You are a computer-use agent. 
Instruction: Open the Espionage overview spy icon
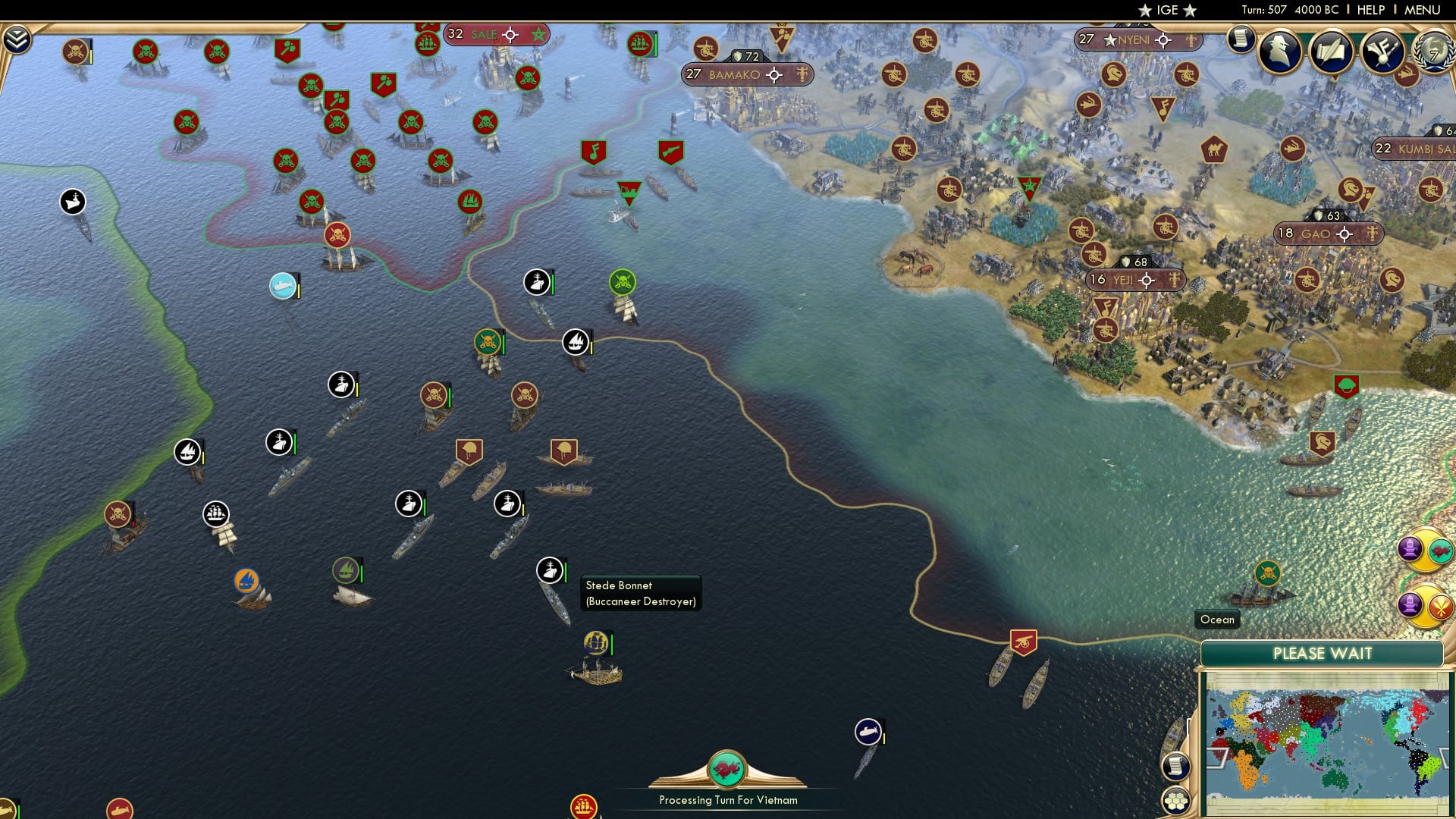click(x=1278, y=52)
